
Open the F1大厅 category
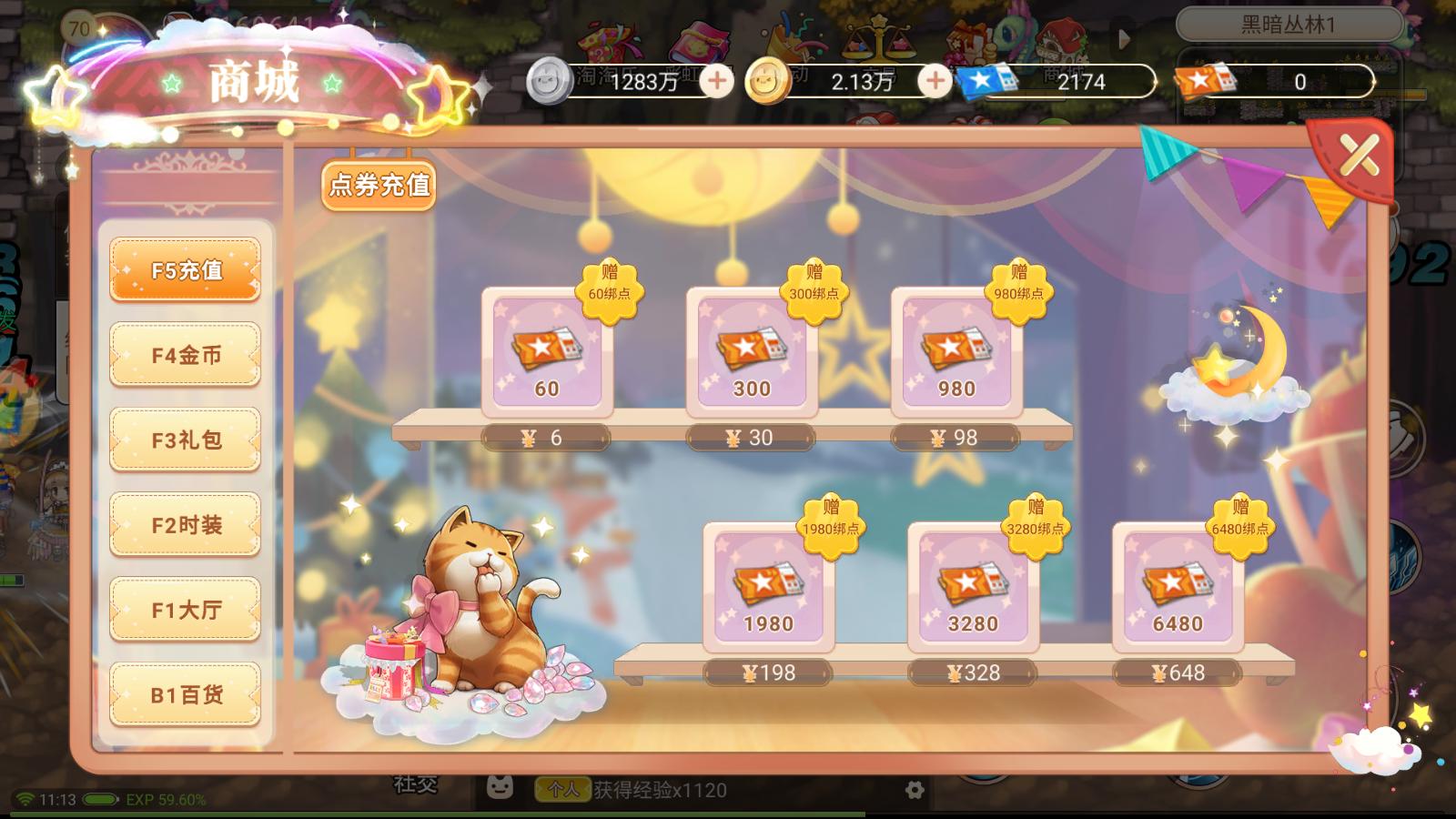pyautogui.click(x=186, y=610)
